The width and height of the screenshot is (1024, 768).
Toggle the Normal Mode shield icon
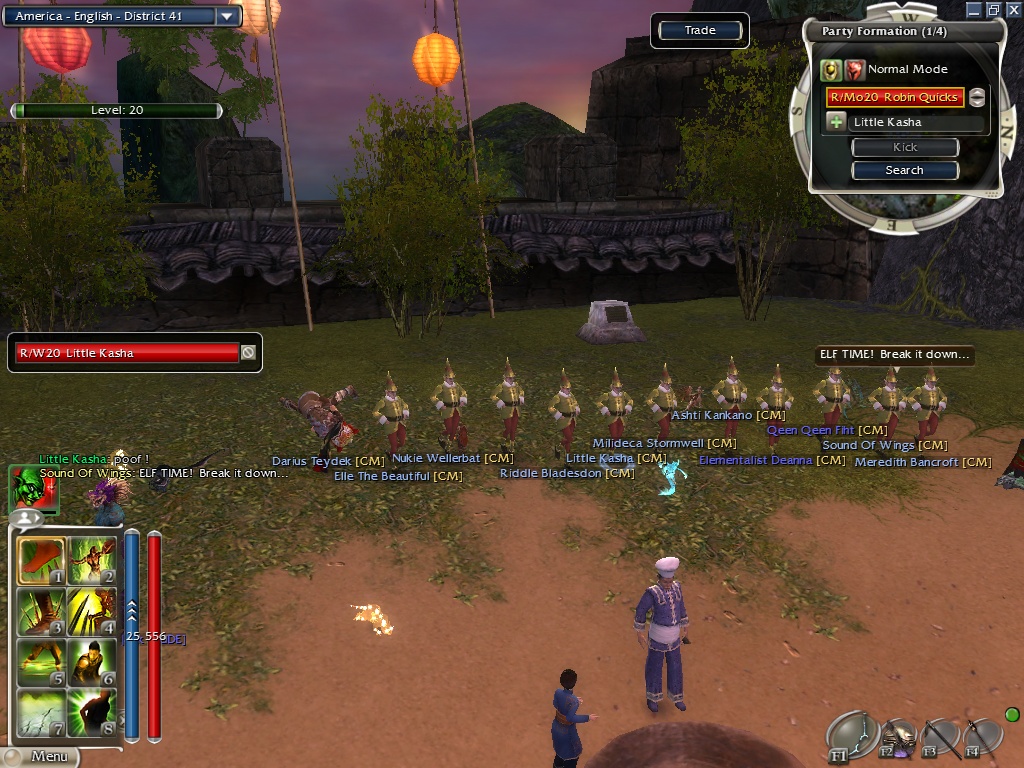(831, 69)
